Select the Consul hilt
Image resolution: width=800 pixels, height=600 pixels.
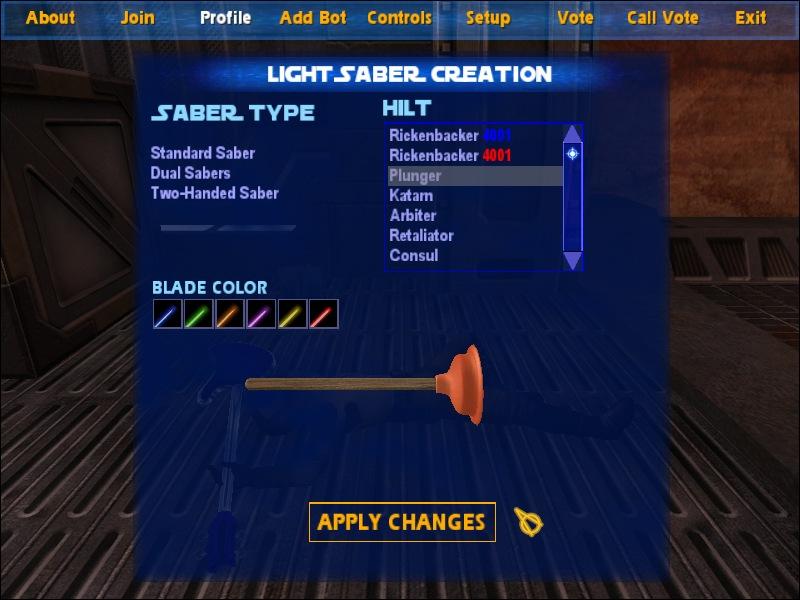[414, 256]
